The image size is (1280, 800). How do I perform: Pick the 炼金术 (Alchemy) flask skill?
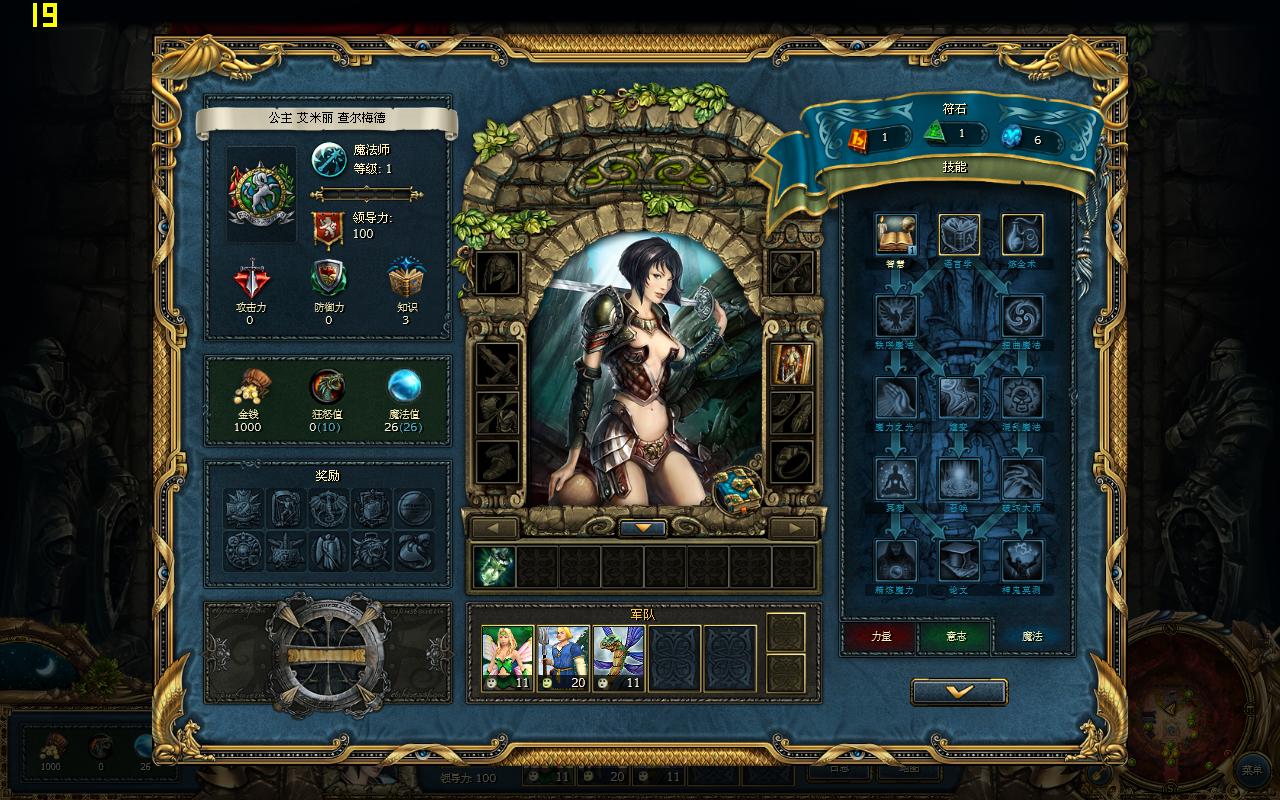point(1022,235)
